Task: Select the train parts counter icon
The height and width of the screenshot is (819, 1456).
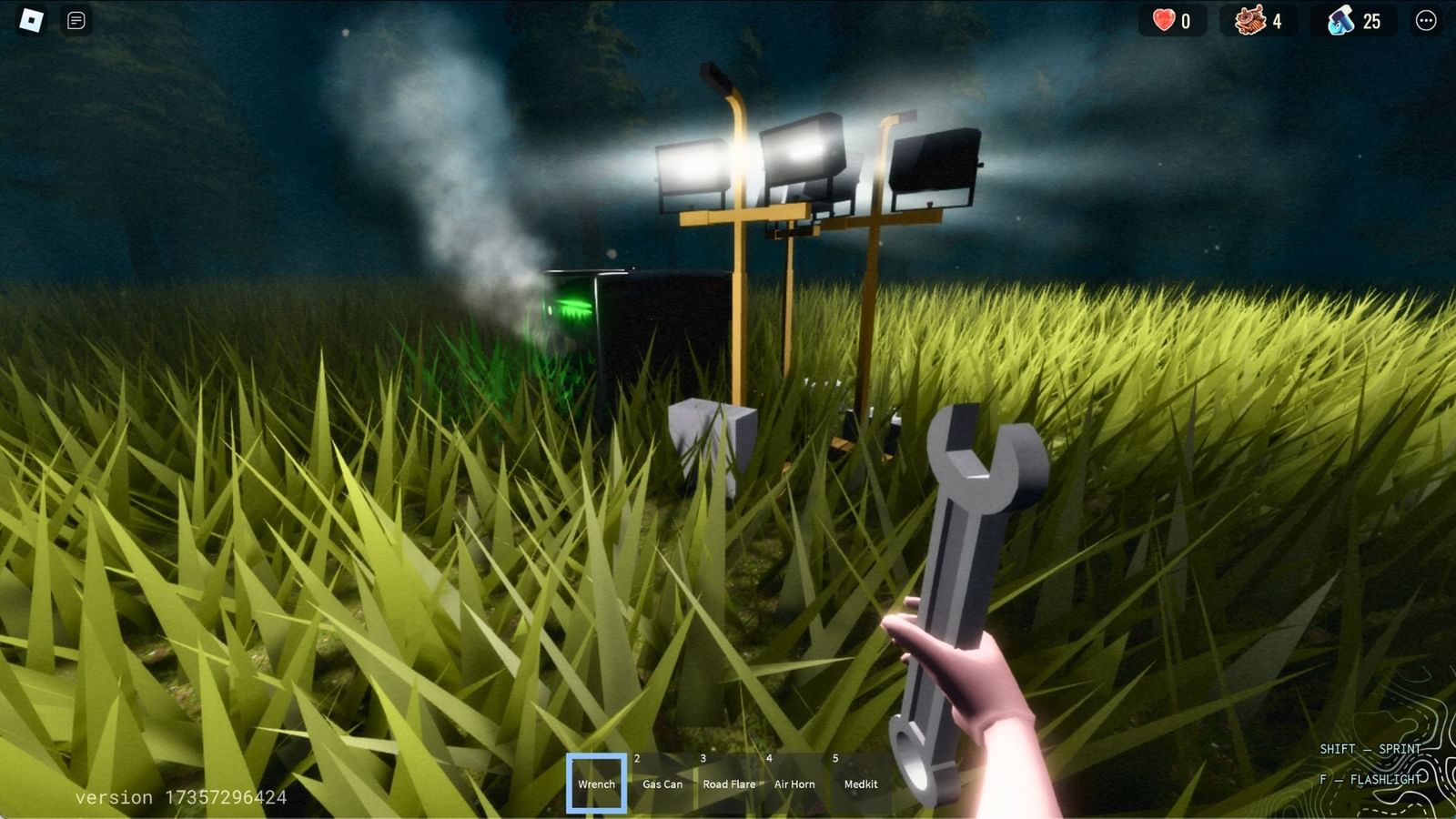Action: click(1250, 22)
